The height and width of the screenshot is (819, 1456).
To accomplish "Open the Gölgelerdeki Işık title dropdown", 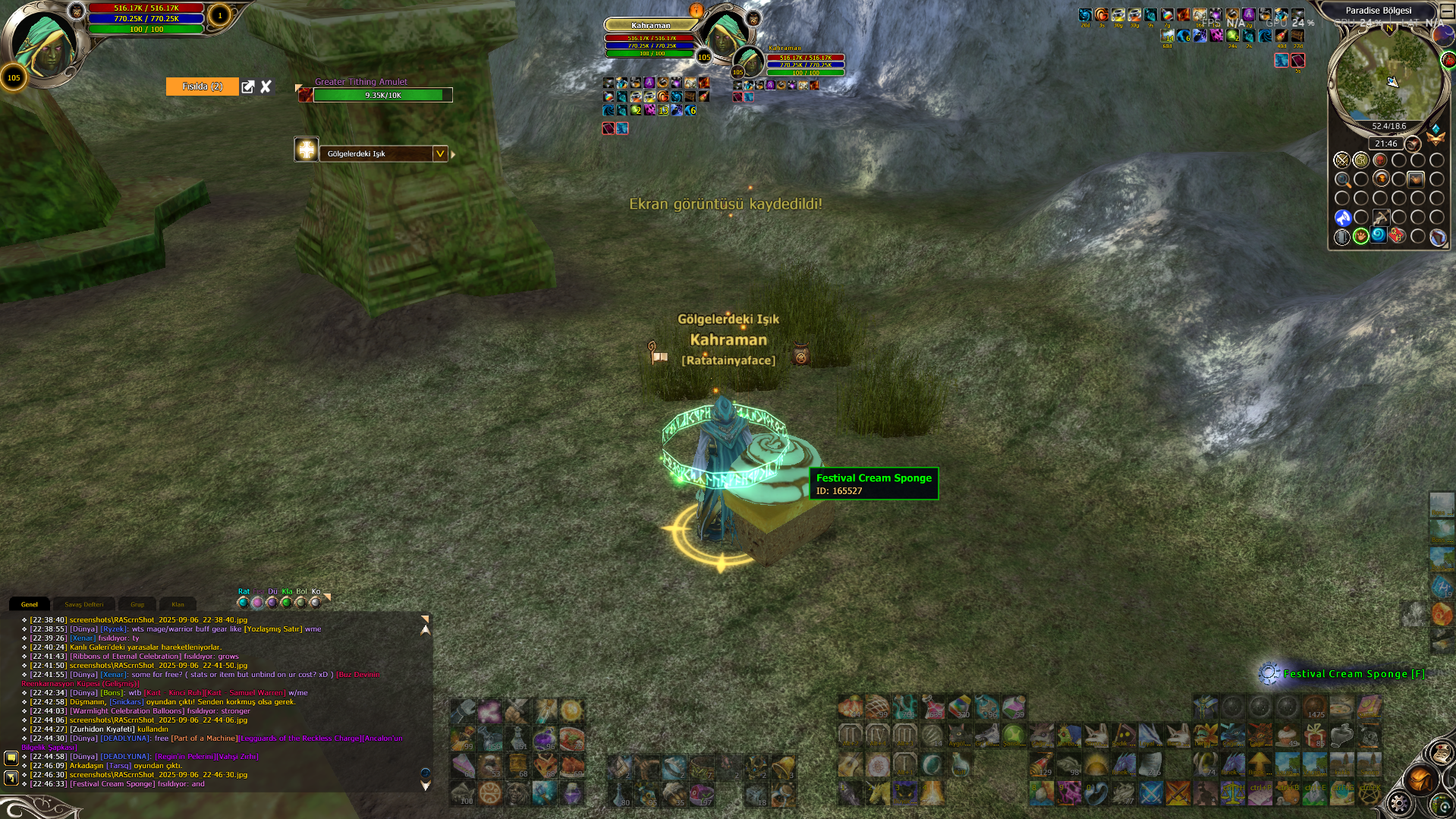I will point(439,153).
